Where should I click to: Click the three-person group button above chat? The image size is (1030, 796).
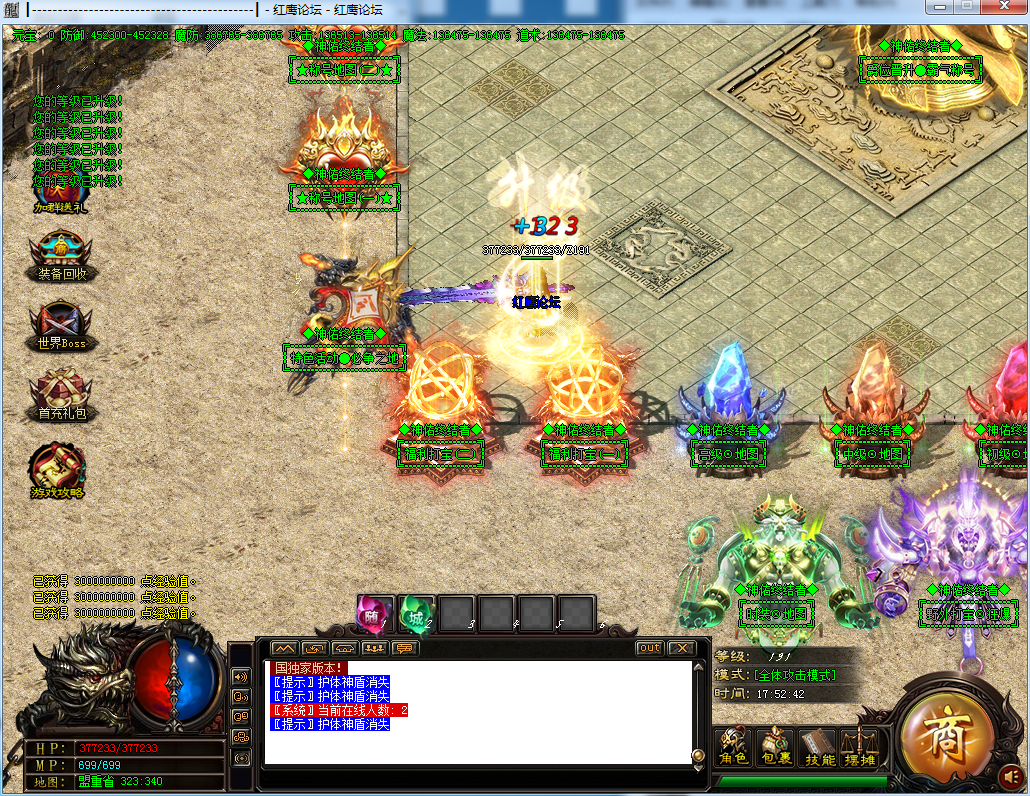374,648
